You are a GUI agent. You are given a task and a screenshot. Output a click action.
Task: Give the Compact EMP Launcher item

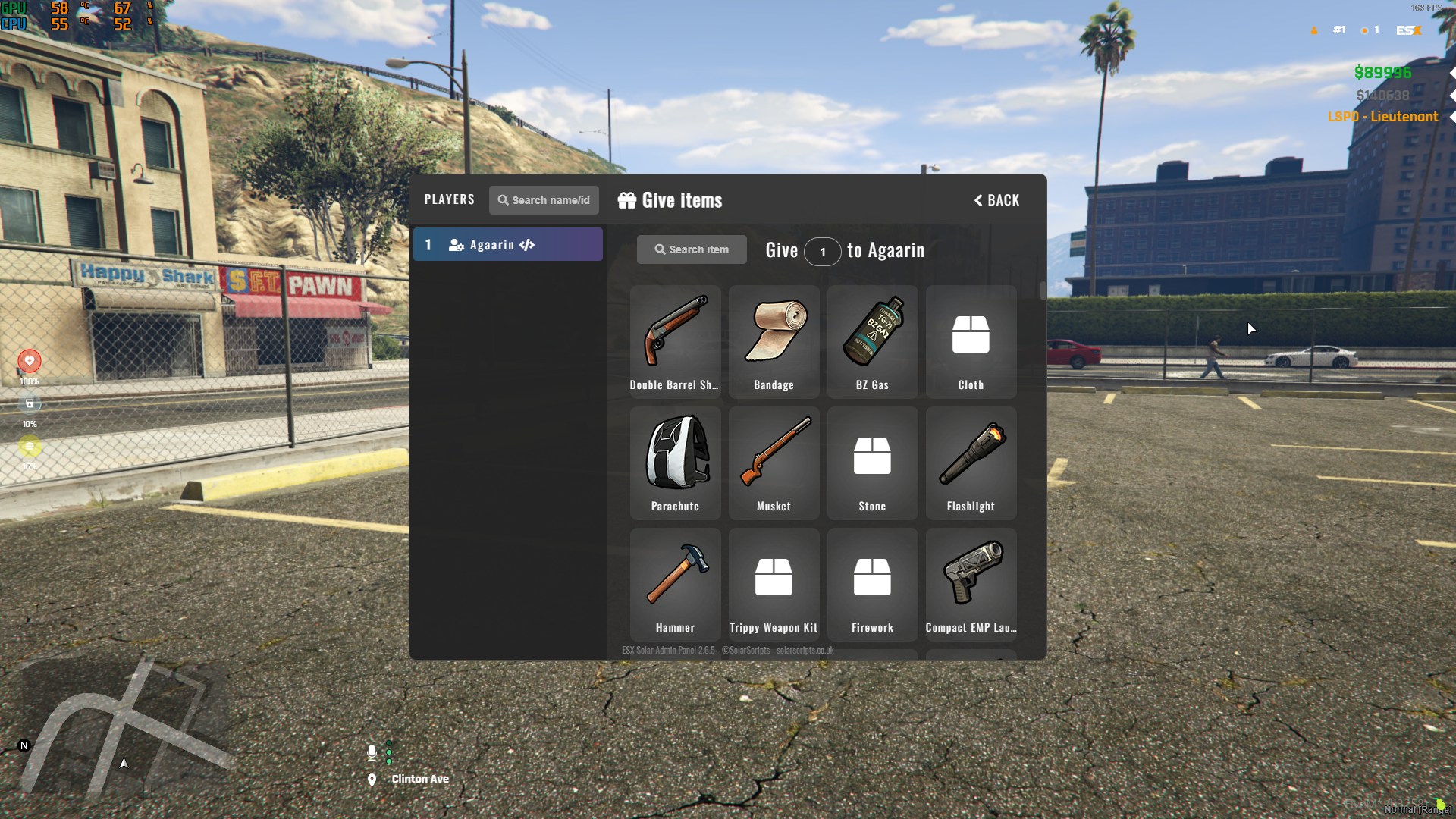(971, 584)
